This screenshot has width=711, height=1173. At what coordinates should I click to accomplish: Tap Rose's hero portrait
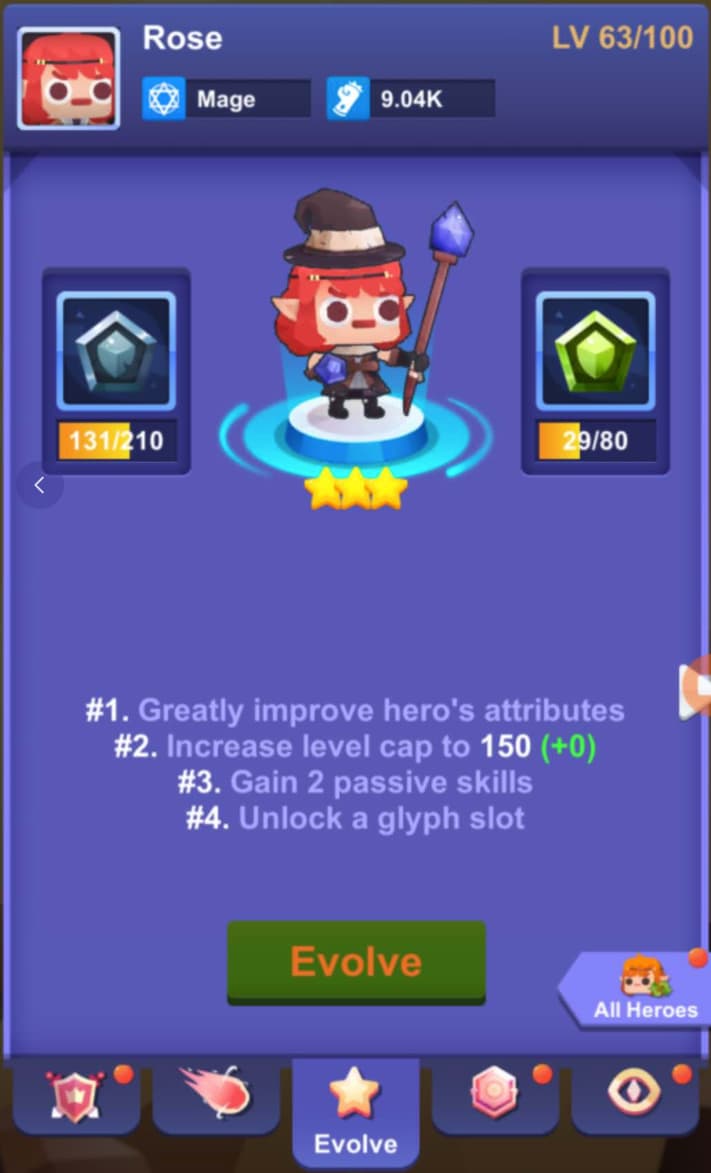(69, 78)
